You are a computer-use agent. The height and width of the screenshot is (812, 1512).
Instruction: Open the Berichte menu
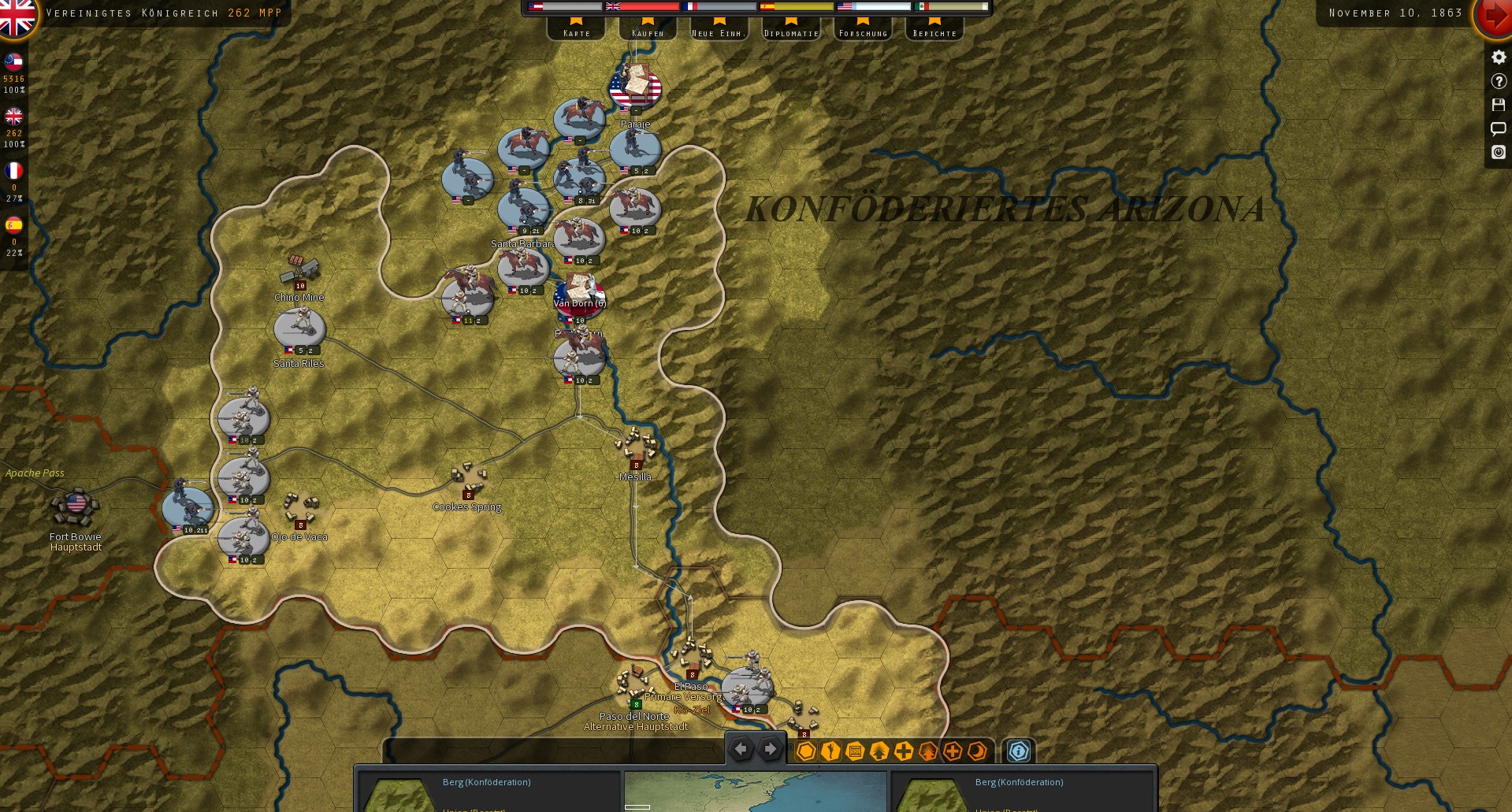tap(934, 32)
